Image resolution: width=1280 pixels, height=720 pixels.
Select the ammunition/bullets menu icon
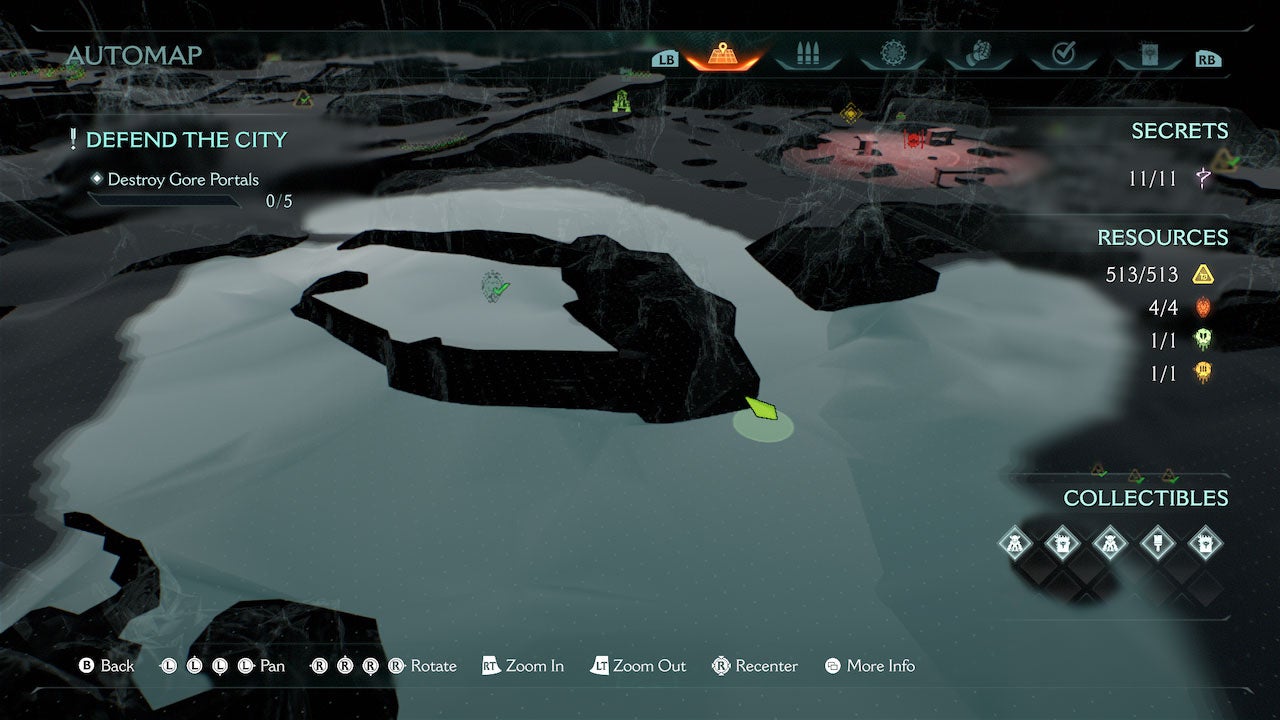[x=808, y=55]
